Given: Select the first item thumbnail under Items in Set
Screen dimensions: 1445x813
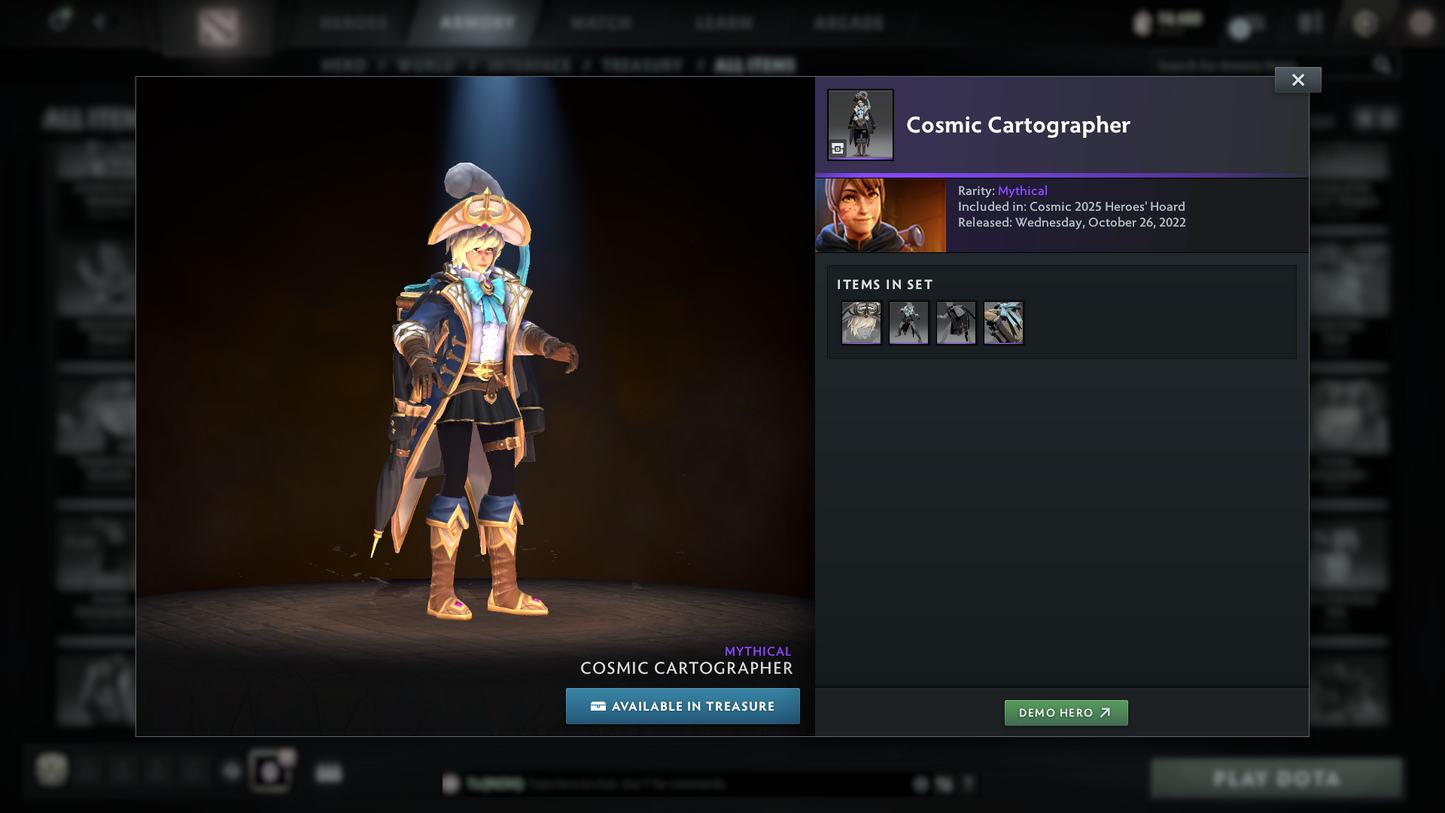Looking at the screenshot, I should 860,322.
